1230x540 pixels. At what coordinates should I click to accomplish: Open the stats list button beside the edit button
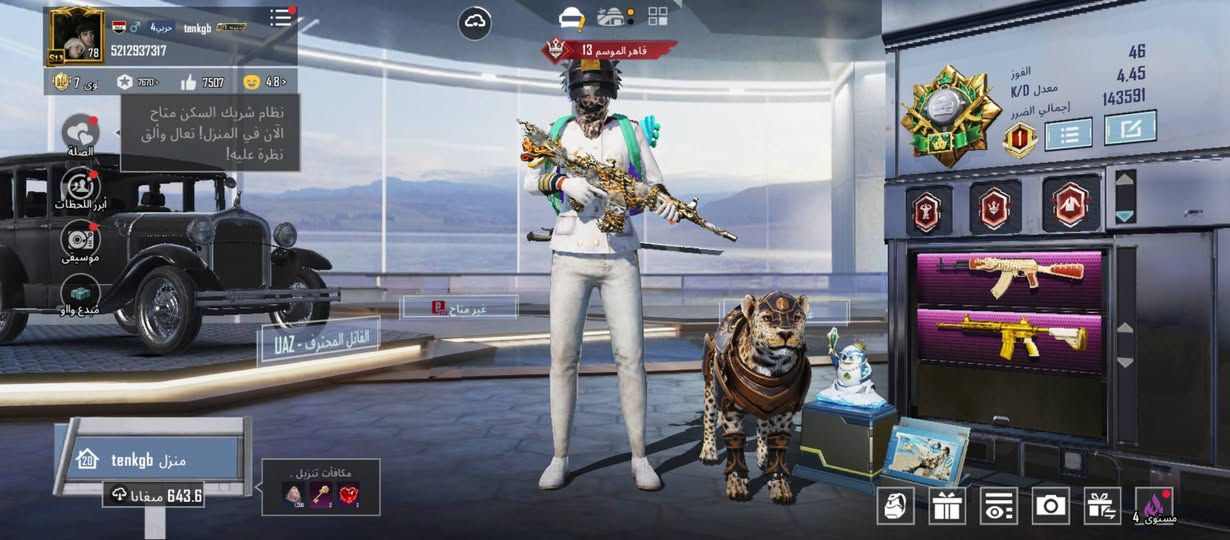point(1068,133)
